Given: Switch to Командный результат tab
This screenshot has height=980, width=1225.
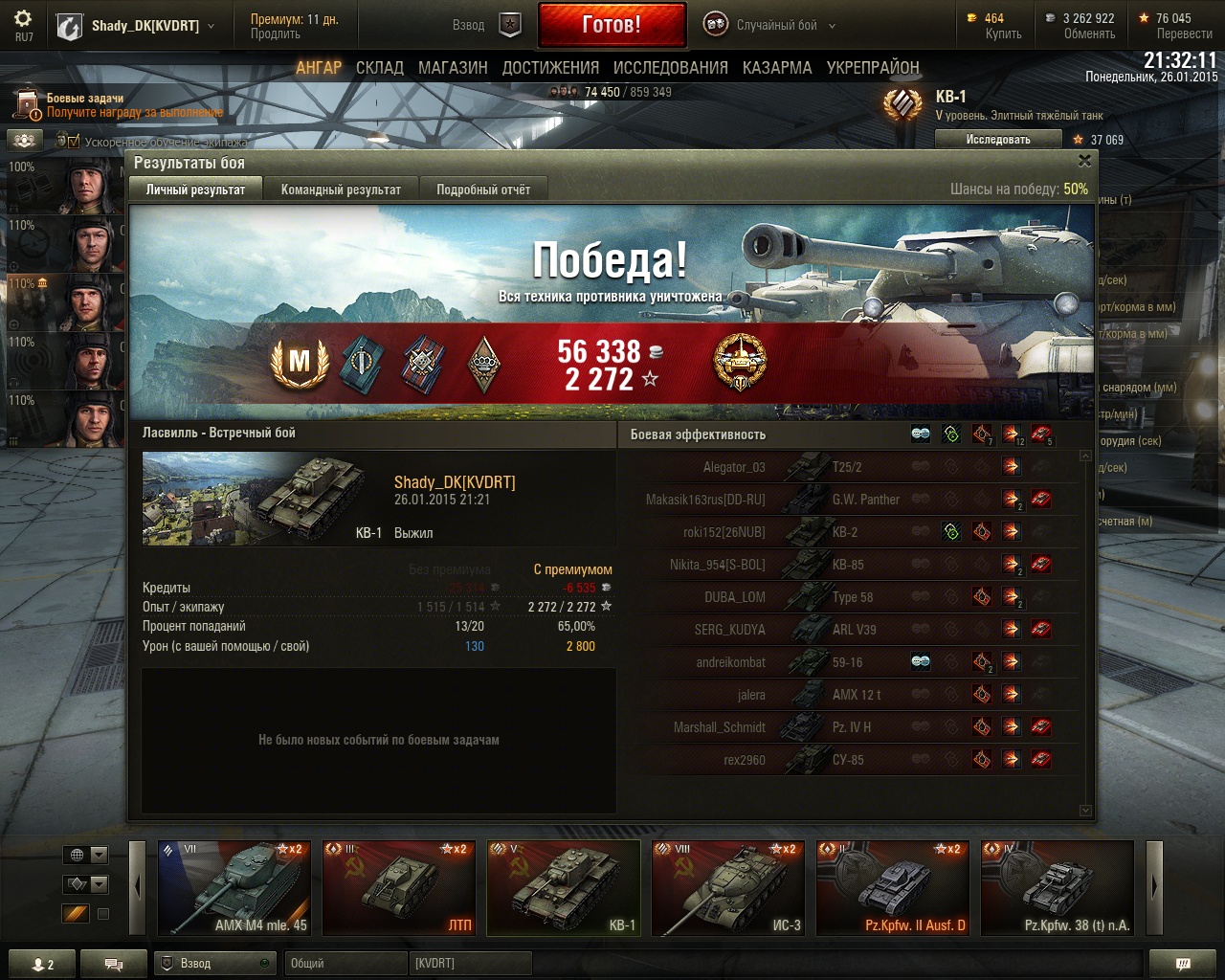Looking at the screenshot, I should point(341,189).
